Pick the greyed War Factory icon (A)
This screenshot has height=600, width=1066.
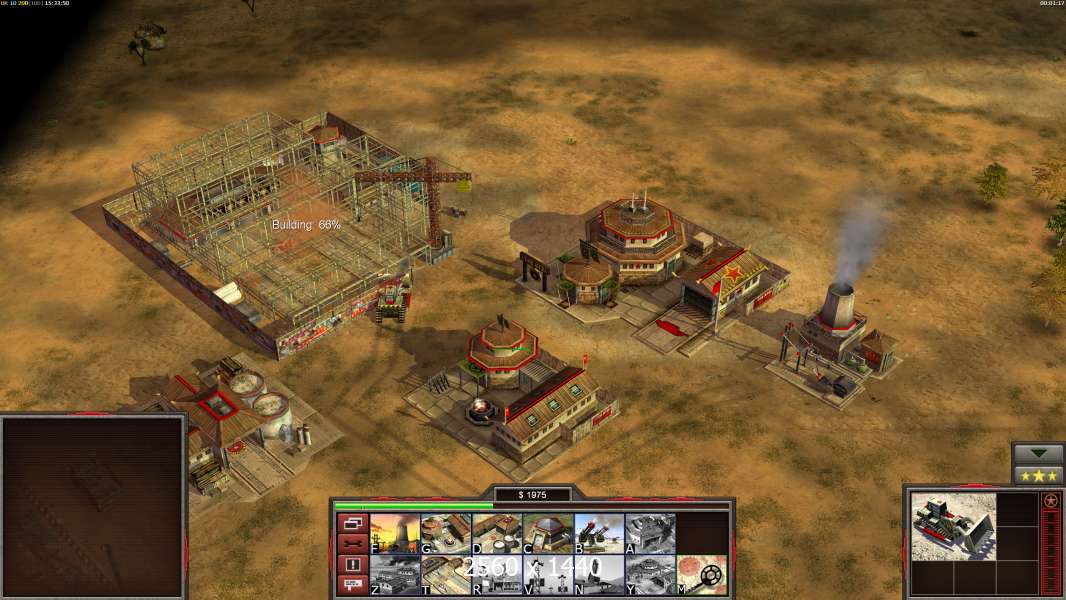(x=650, y=533)
